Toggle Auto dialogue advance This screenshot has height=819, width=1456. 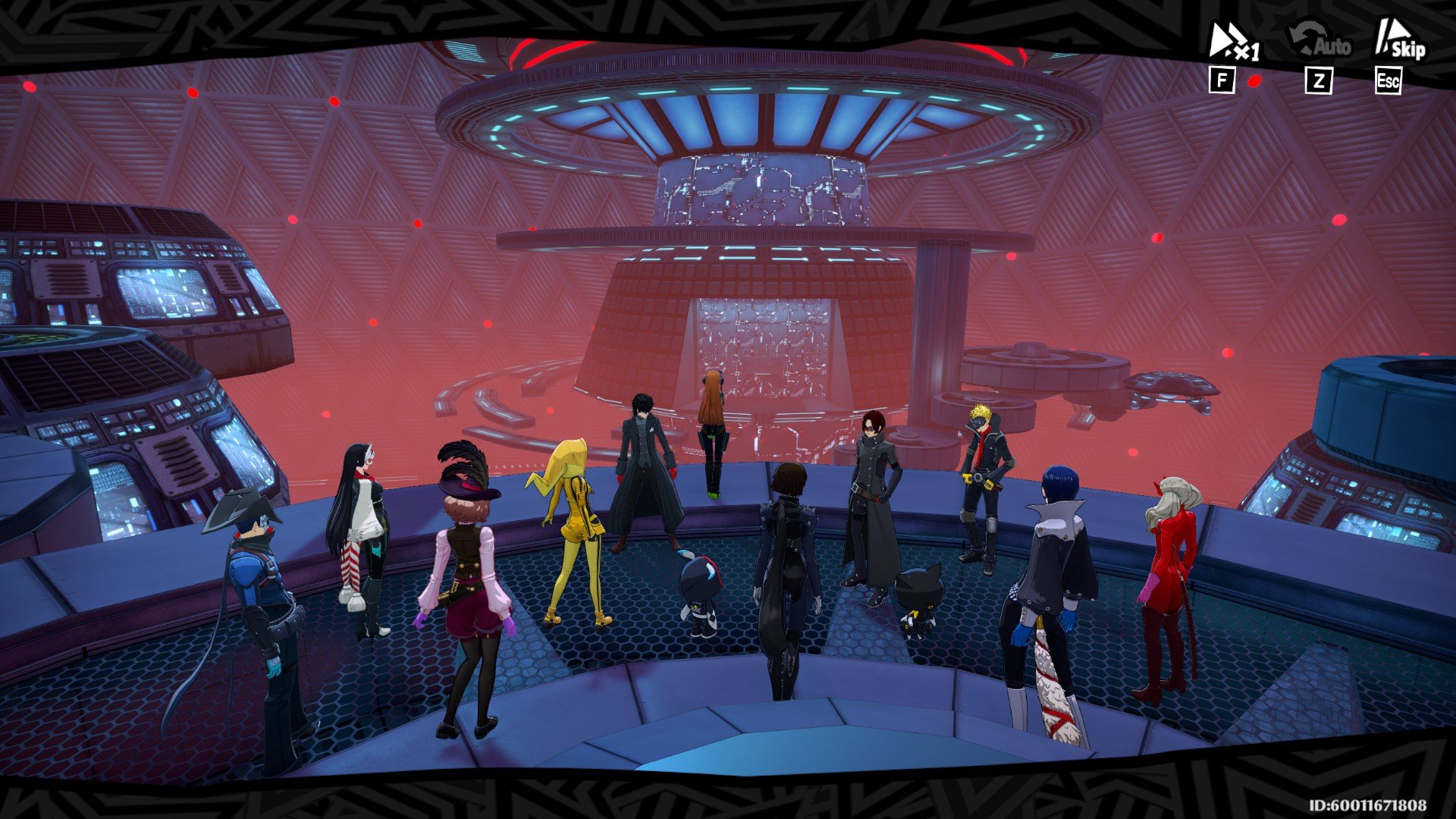pos(1320,43)
